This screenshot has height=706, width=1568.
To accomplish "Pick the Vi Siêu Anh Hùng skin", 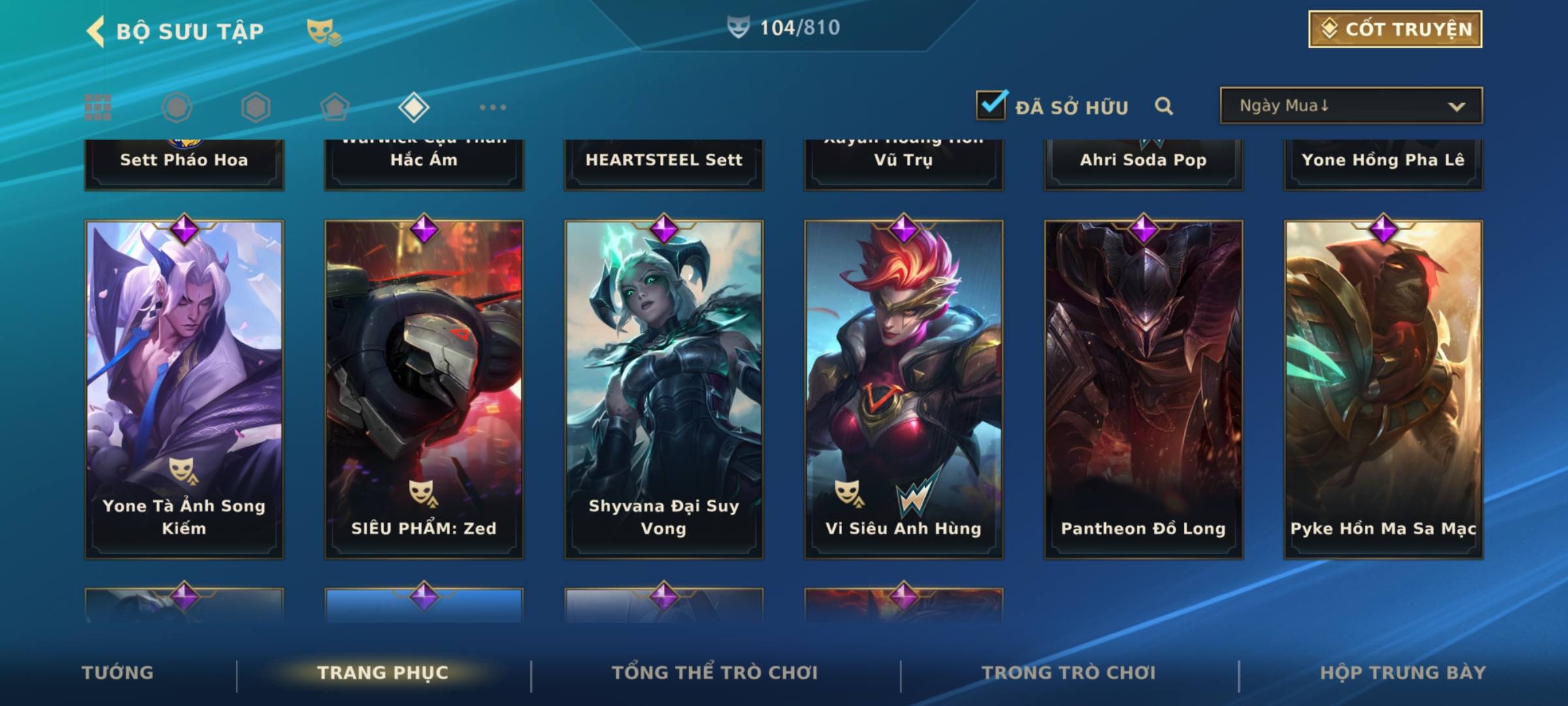I will [x=904, y=389].
